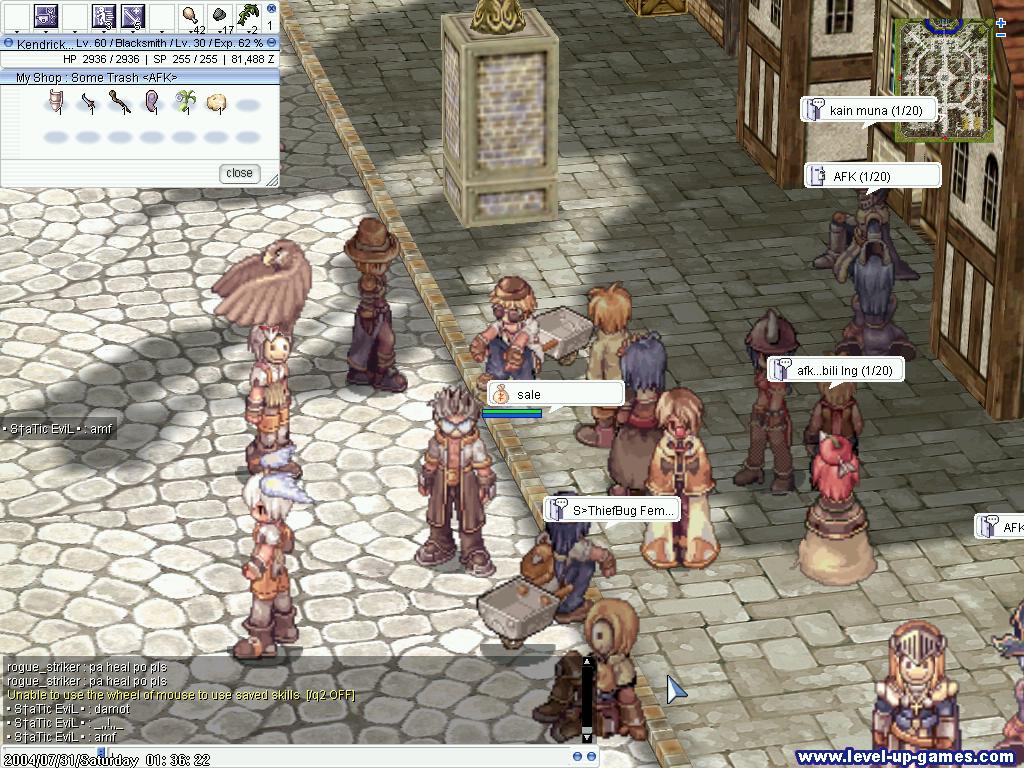
Task: Select the green plant item in shop
Action: pyautogui.click(x=183, y=102)
